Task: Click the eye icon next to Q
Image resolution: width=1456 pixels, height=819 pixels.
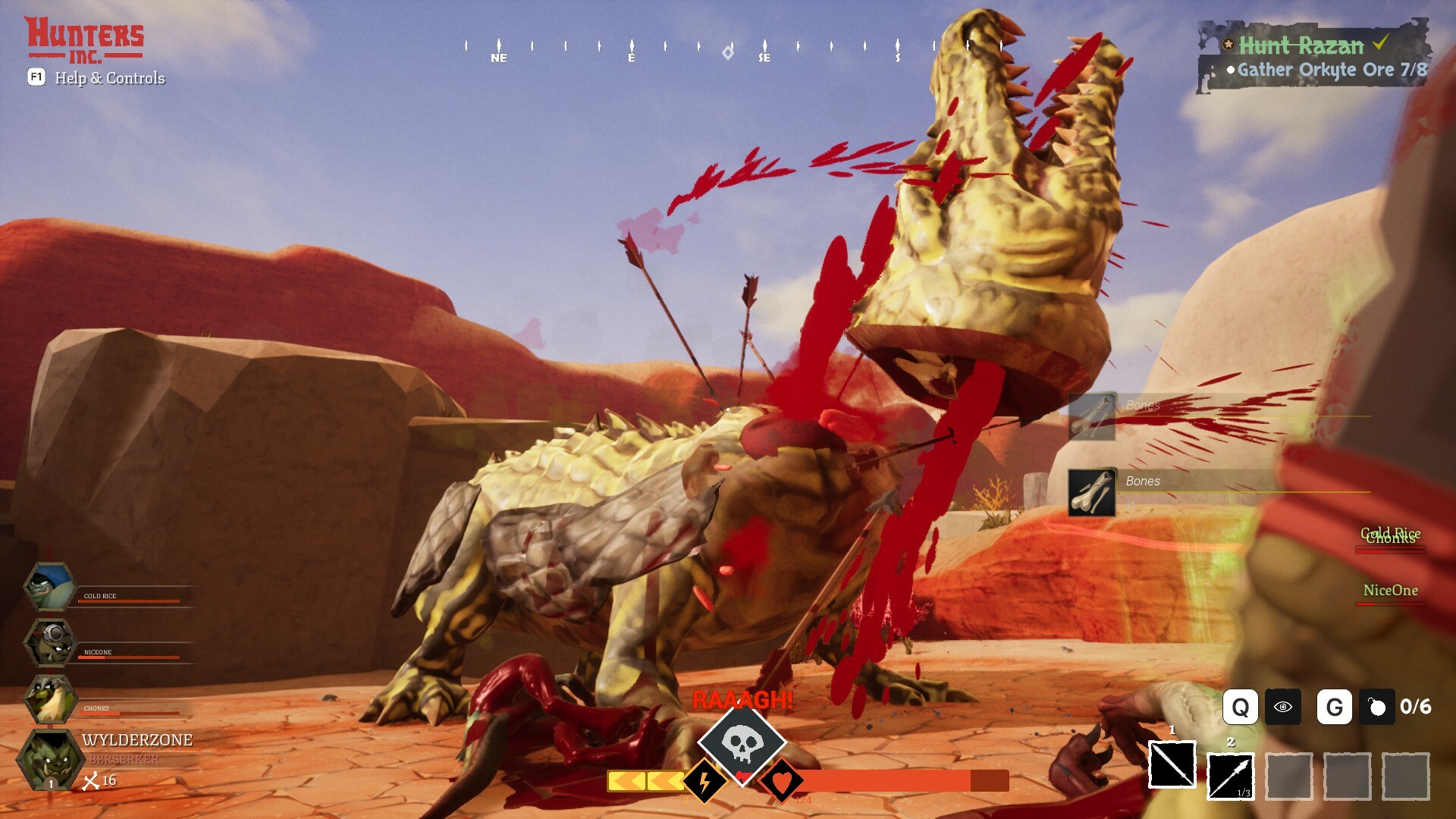Action: click(1284, 707)
